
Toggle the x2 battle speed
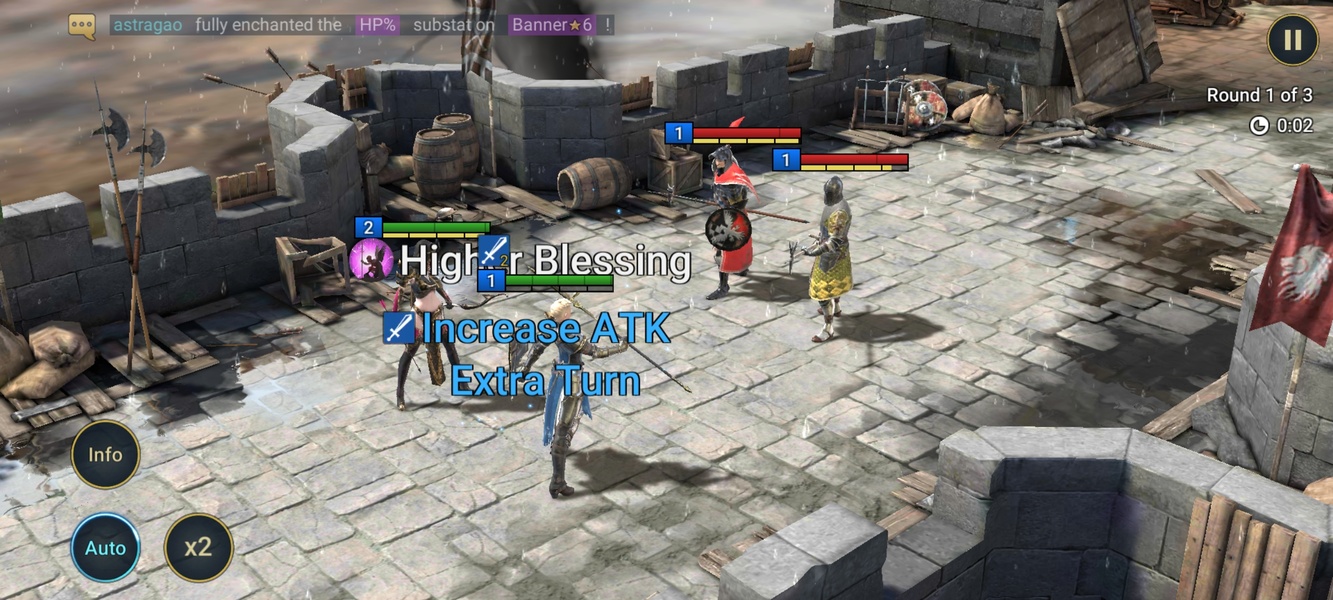tap(198, 548)
